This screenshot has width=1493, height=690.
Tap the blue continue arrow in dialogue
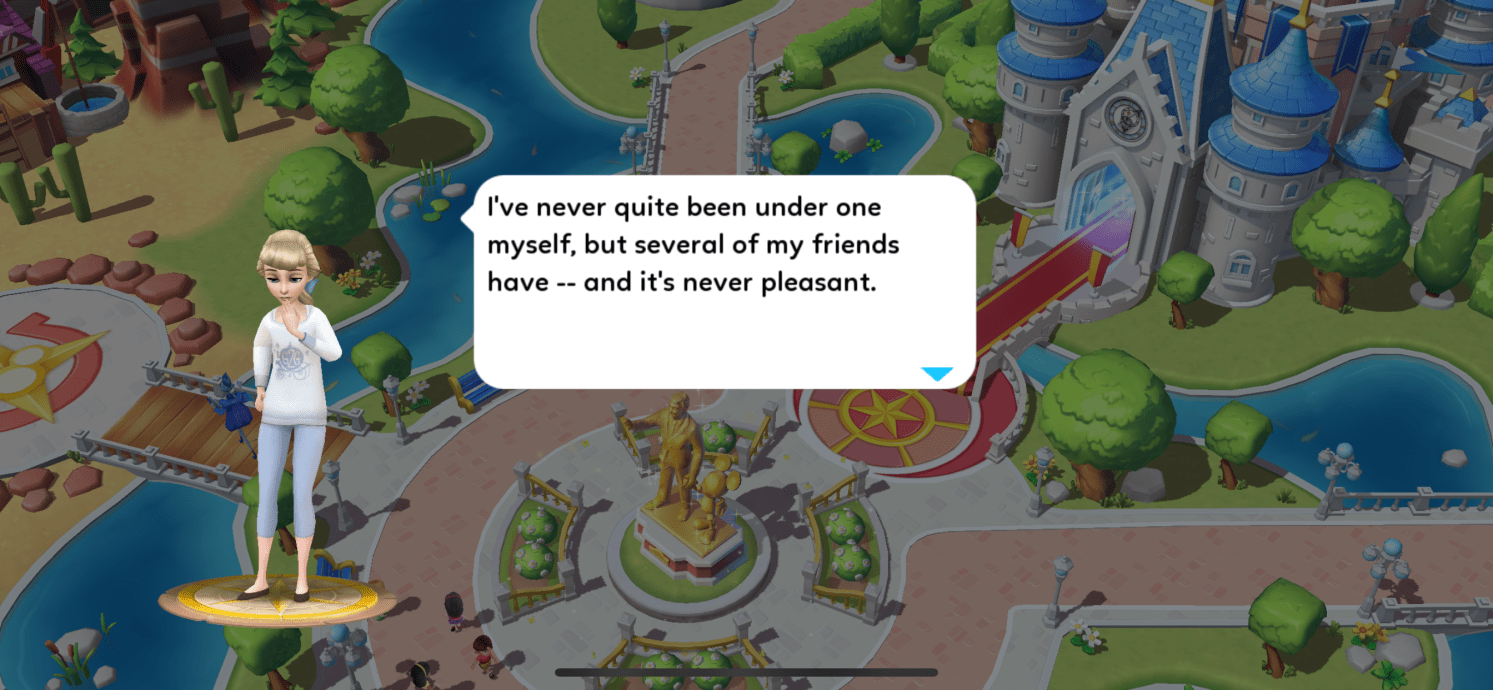[937, 374]
